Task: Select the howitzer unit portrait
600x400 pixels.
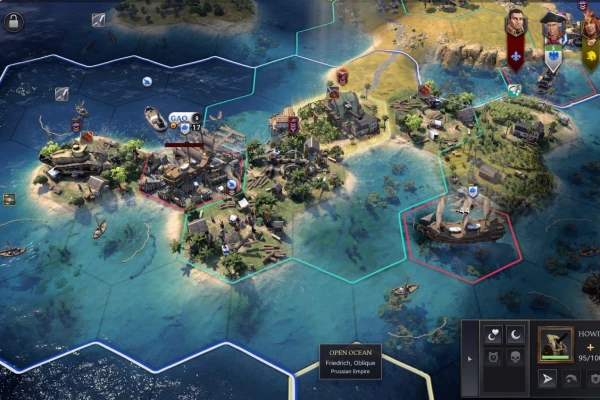Action: (x=555, y=342)
